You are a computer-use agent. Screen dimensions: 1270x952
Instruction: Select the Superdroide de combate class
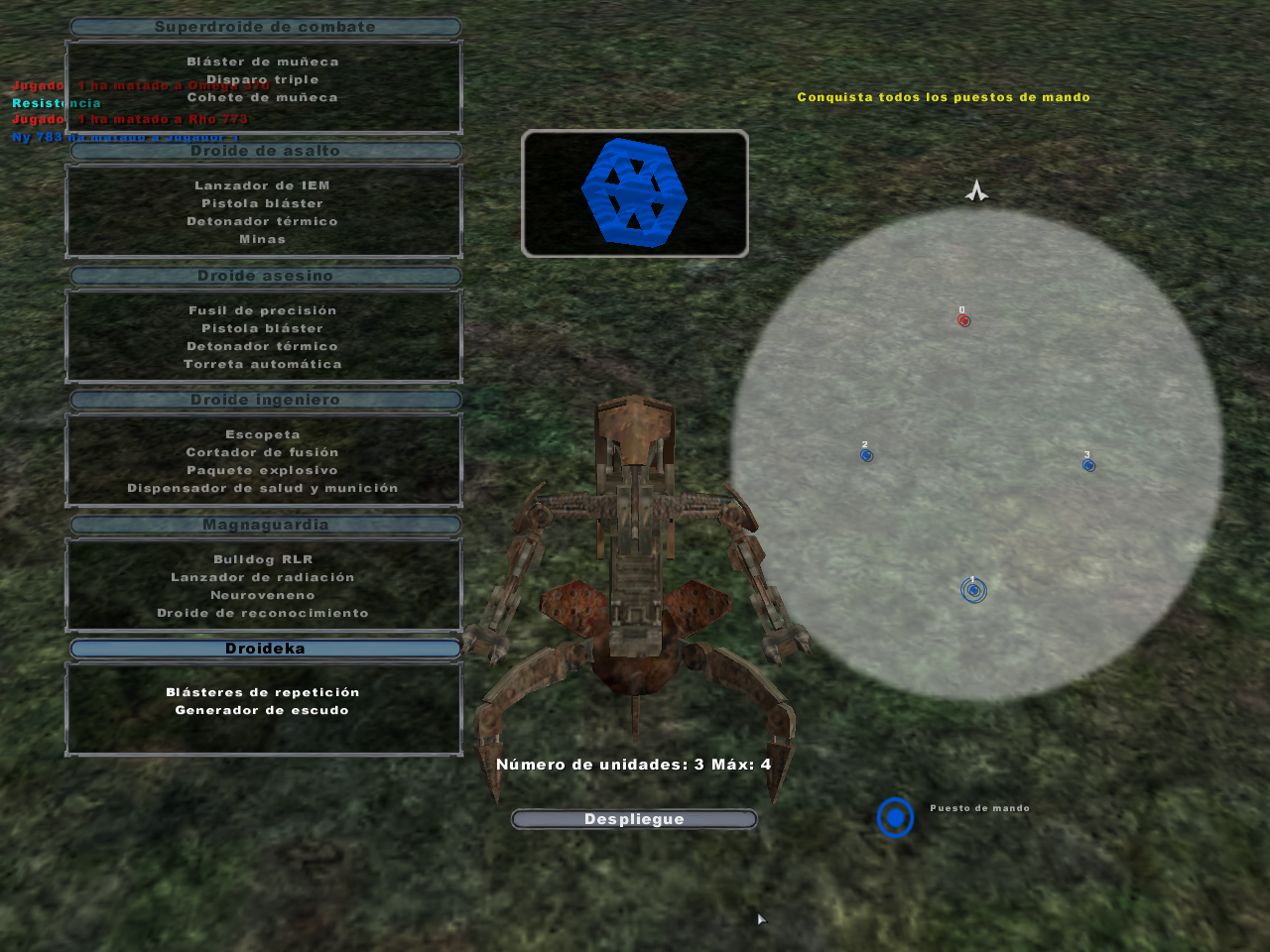(263, 27)
